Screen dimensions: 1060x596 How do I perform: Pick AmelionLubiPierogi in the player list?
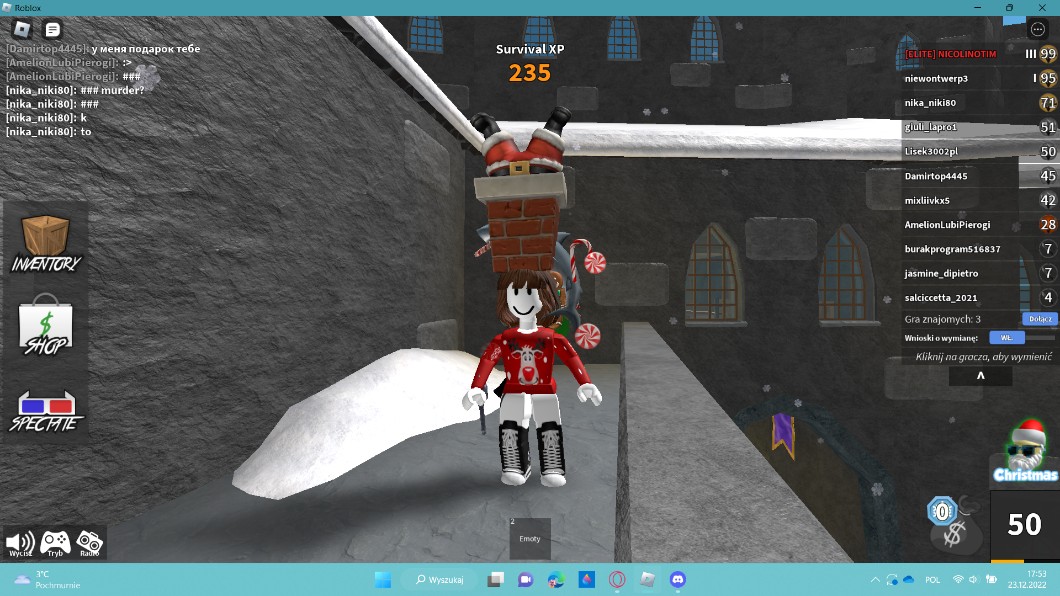[947, 225]
